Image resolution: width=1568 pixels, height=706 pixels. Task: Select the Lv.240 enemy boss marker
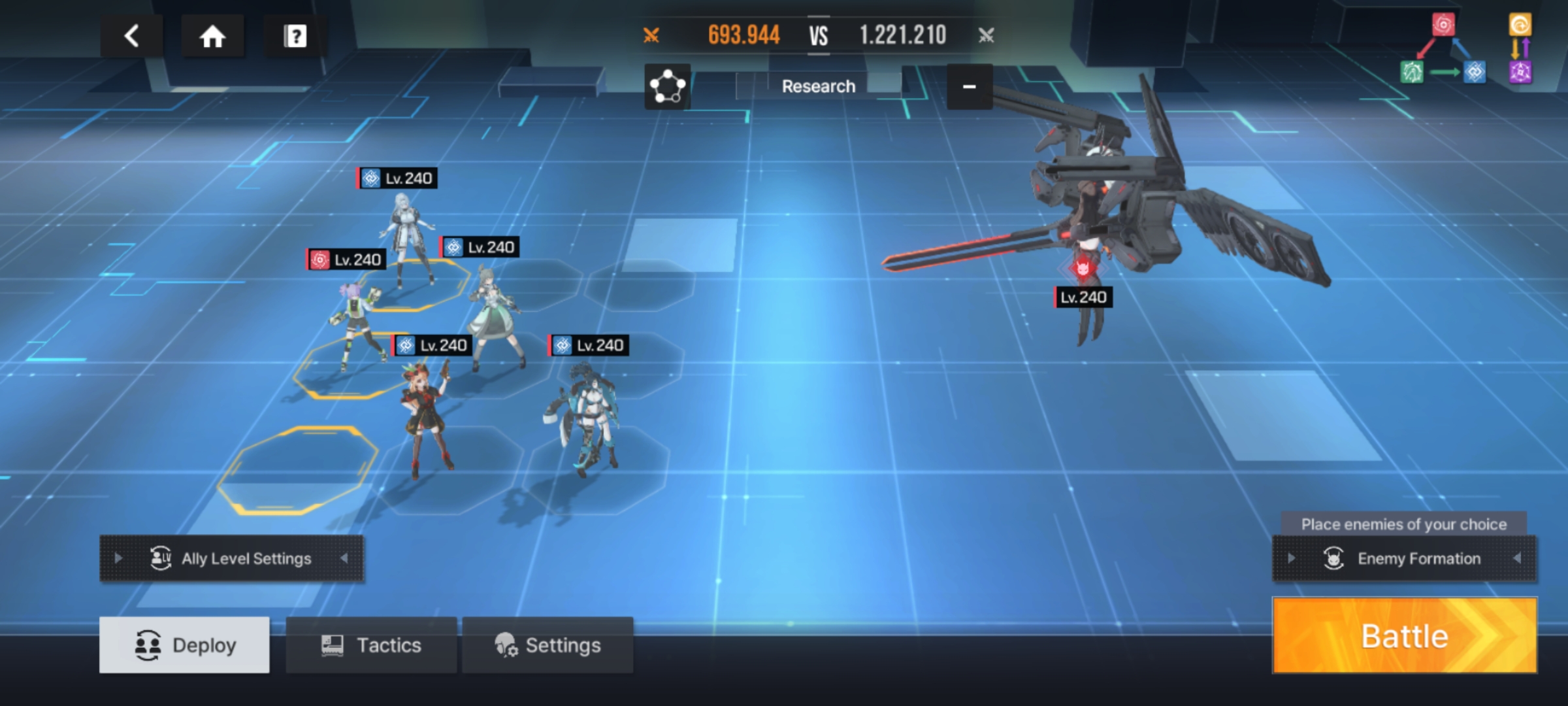click(x=1083, y=297)
